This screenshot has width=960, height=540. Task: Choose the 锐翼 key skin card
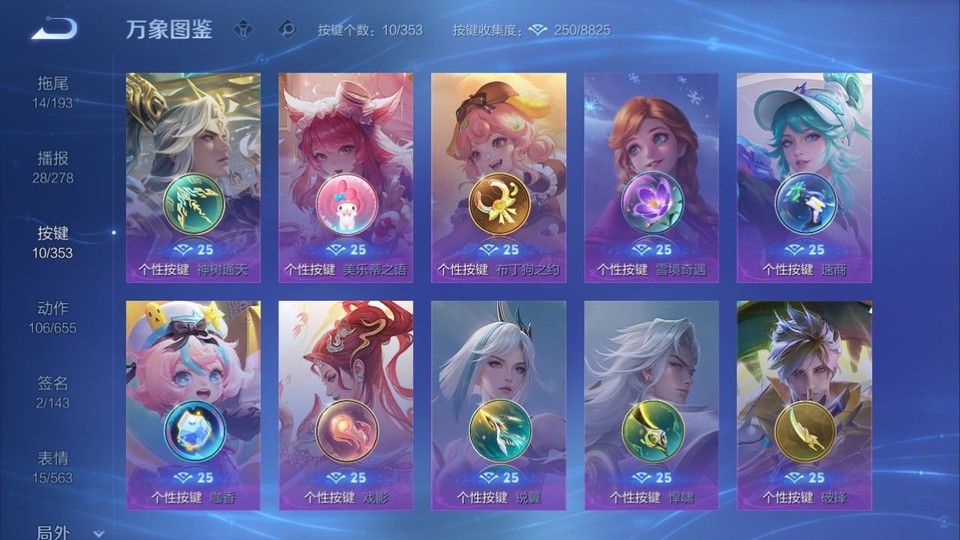point(498,405)
